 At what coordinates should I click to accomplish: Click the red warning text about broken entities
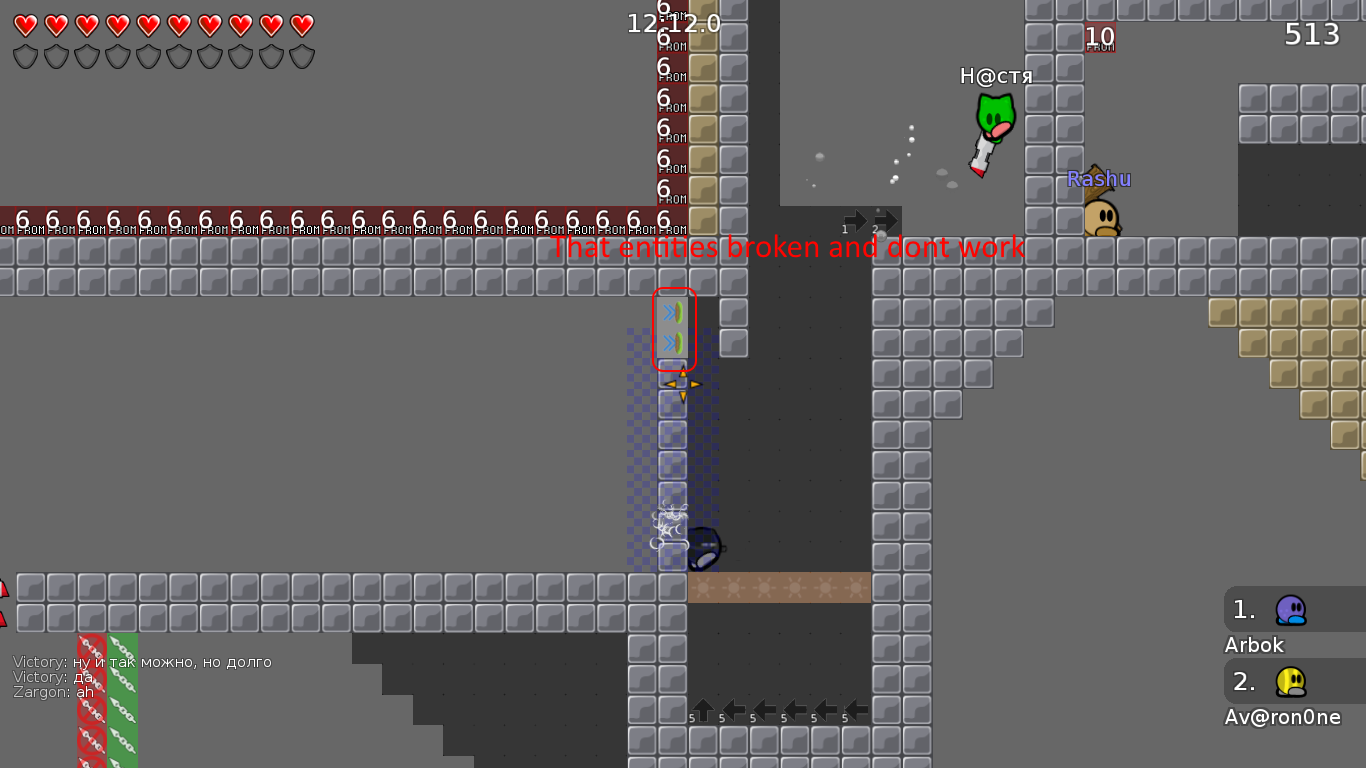point(788,248)
